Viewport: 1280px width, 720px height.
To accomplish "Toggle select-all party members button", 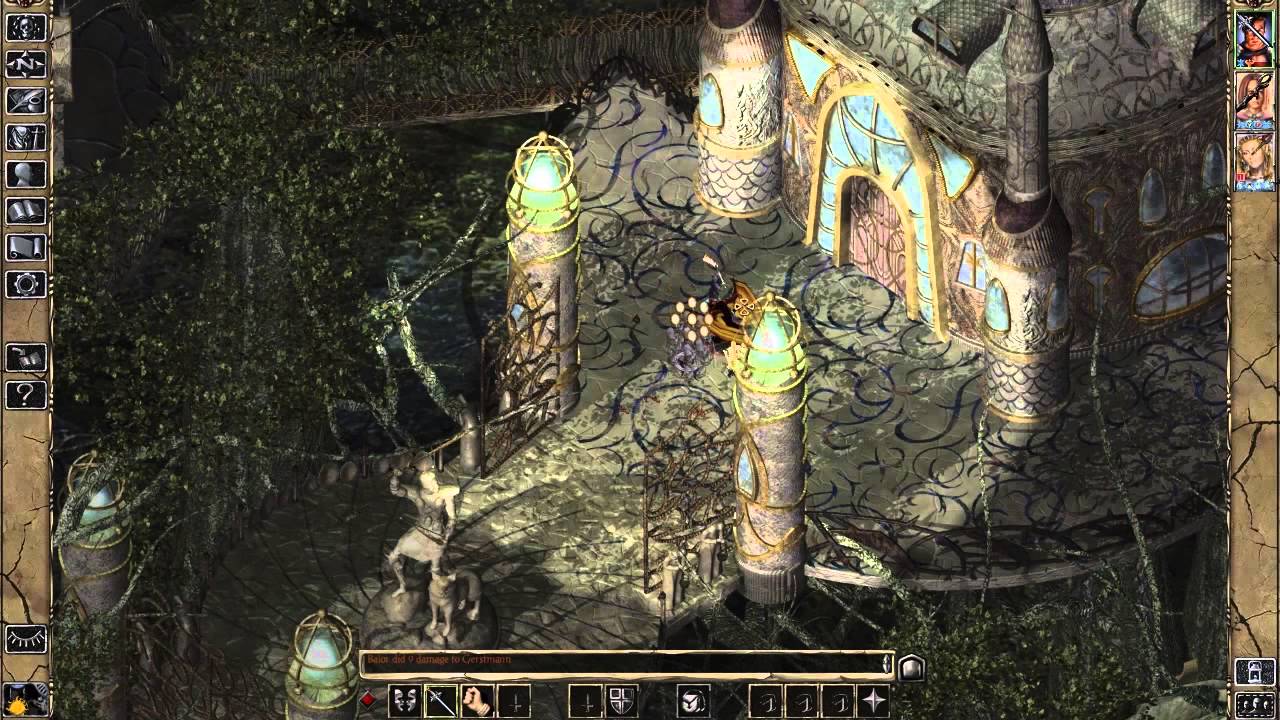I will tap(1255, 704).
